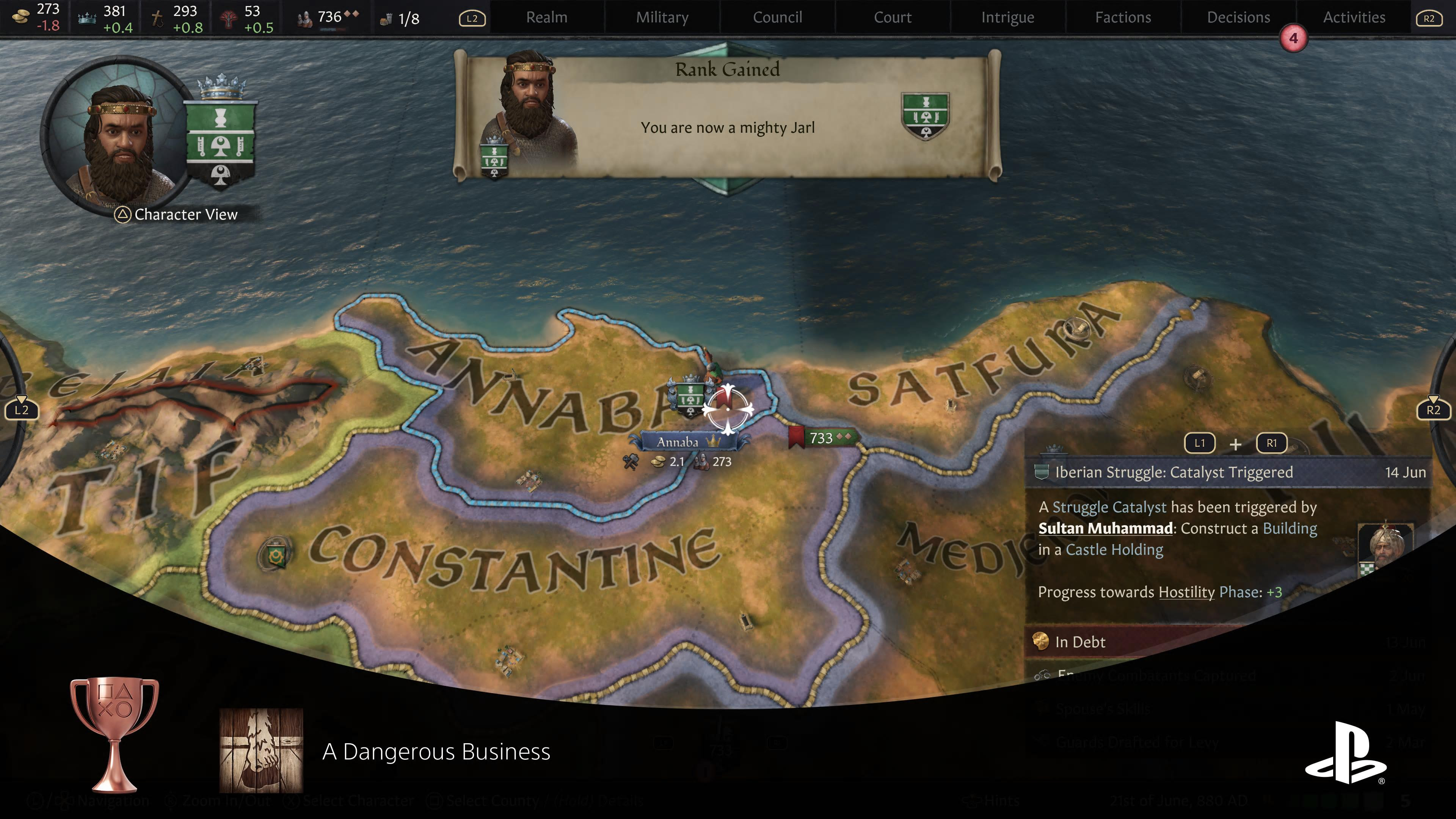Select the green realm coat of arms
Screen dimensions: 1456x819
pos(220,138)
